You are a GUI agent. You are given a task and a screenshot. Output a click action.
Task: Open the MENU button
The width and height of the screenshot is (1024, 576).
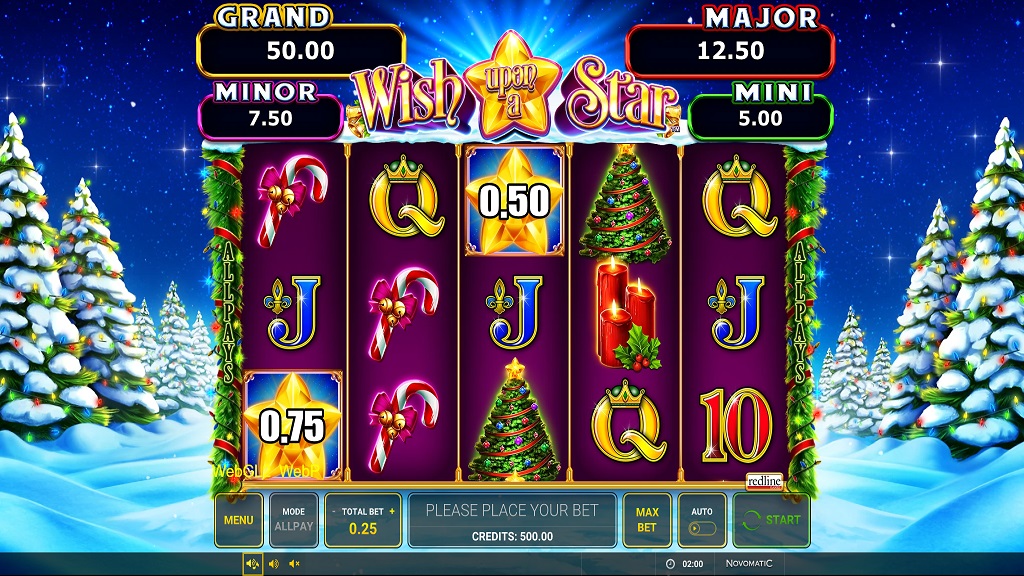238,520
